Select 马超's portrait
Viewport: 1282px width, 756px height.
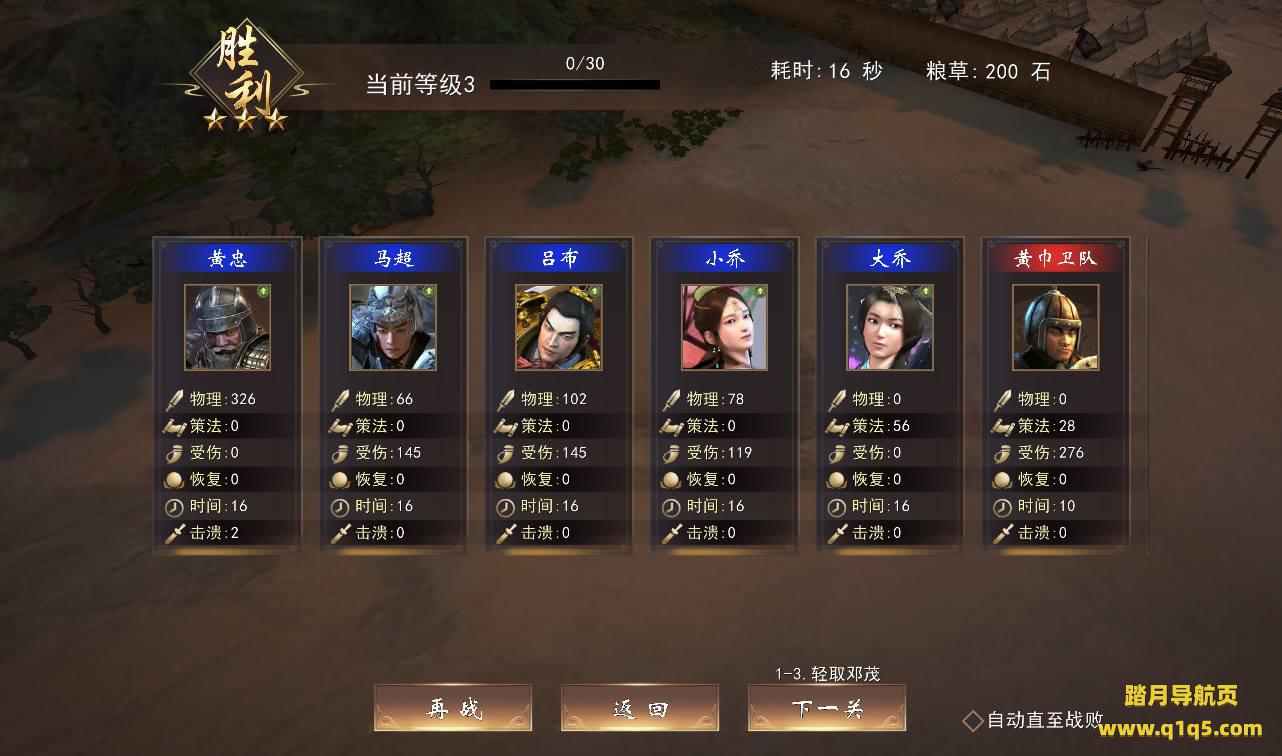click(393, 327)
